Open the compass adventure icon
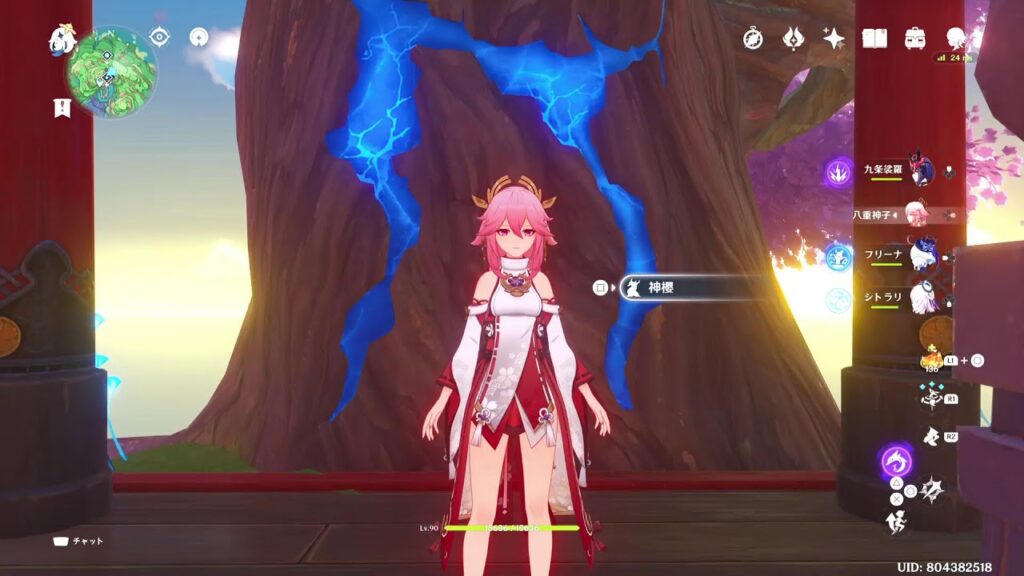The width and height of the screenshot is (1024, 576). 753,38
